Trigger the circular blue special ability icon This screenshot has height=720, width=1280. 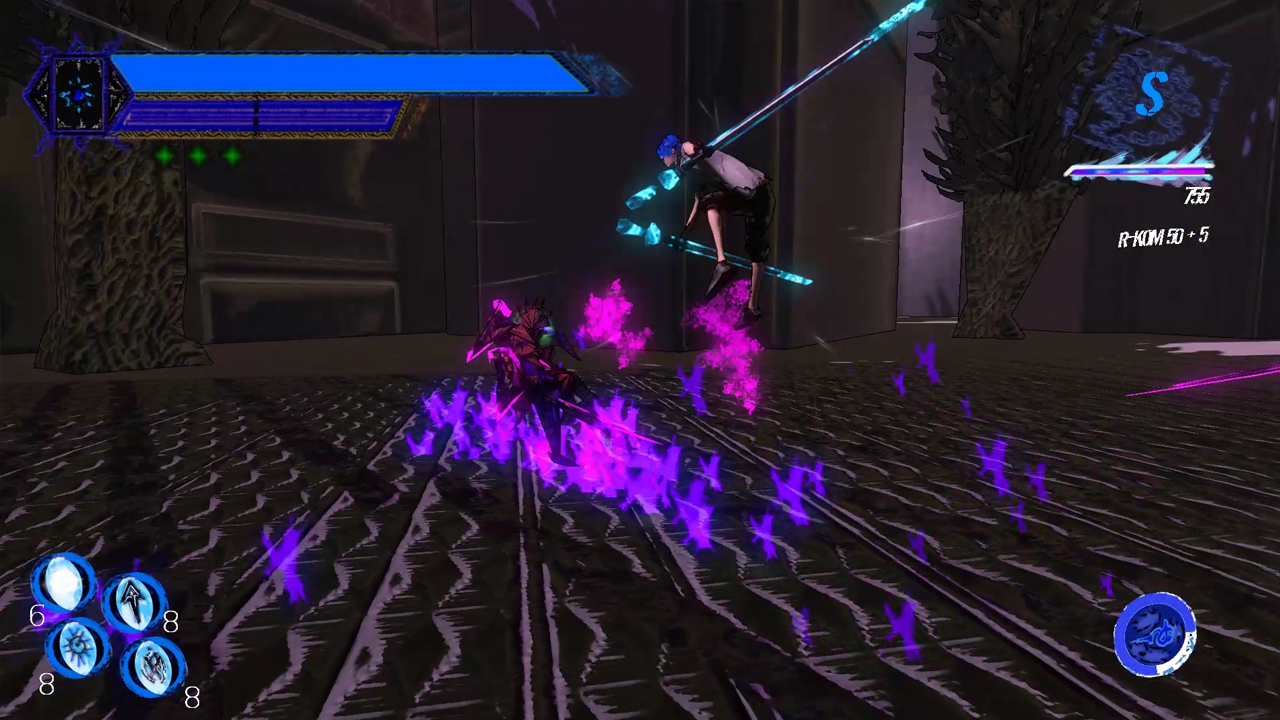(x=1155, y=634)
